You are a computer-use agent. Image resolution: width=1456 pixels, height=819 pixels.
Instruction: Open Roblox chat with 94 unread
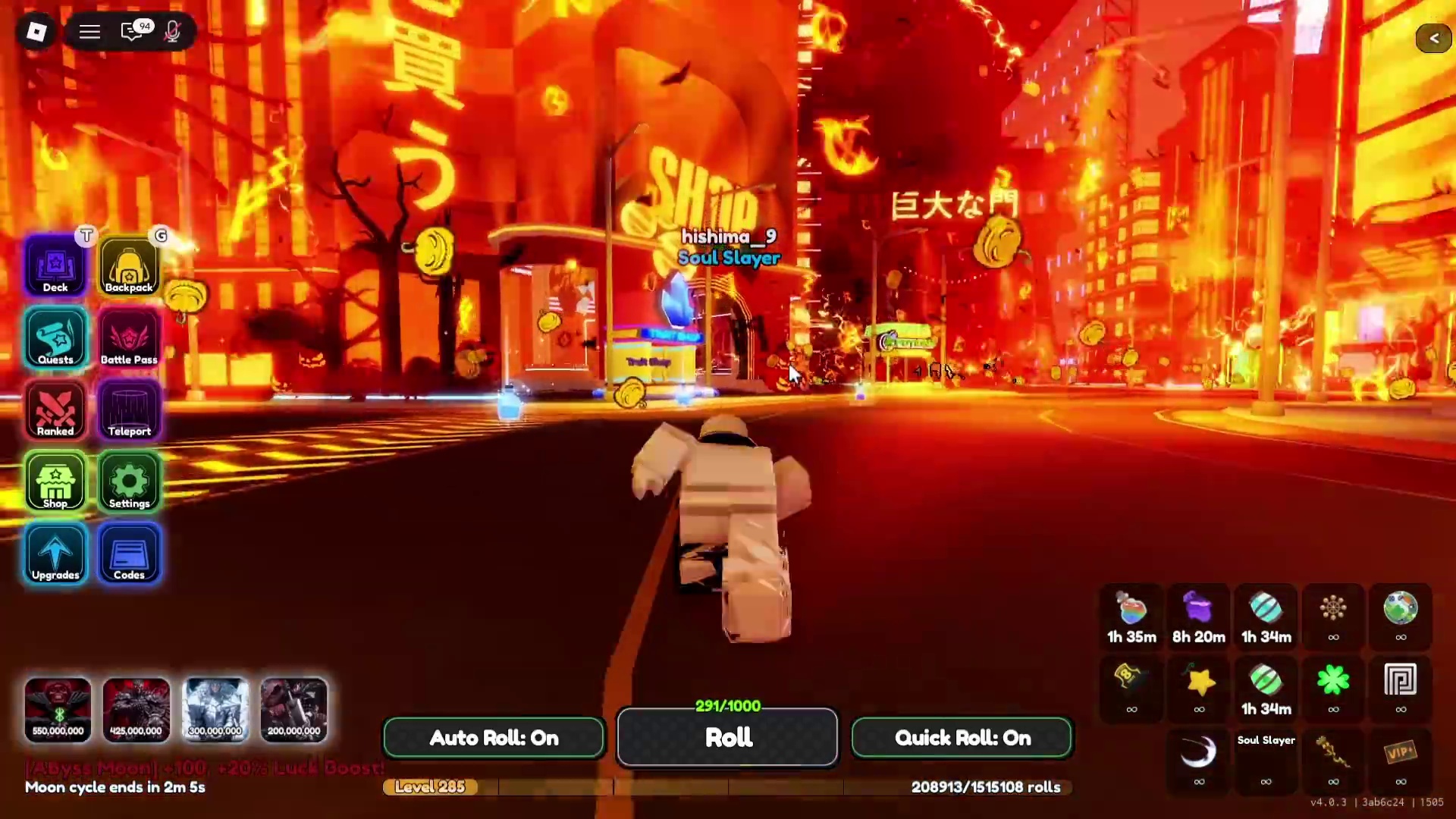pyautogui.click(x=133, y=32)
